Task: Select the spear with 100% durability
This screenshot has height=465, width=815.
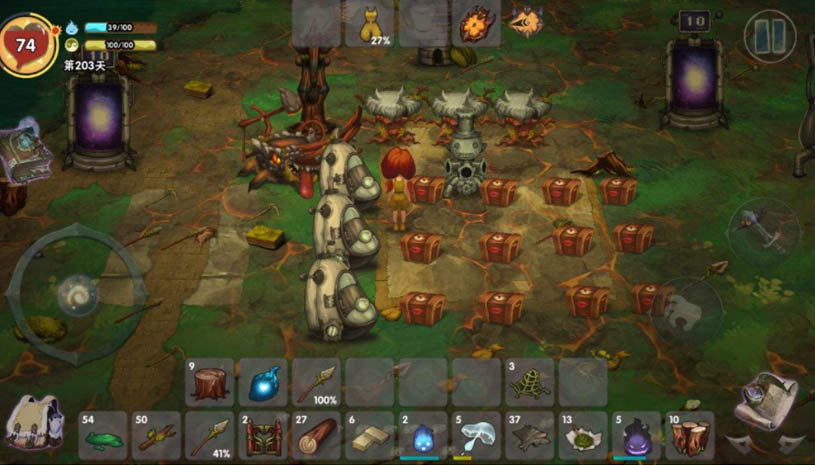Action: (x=316, y=383)
